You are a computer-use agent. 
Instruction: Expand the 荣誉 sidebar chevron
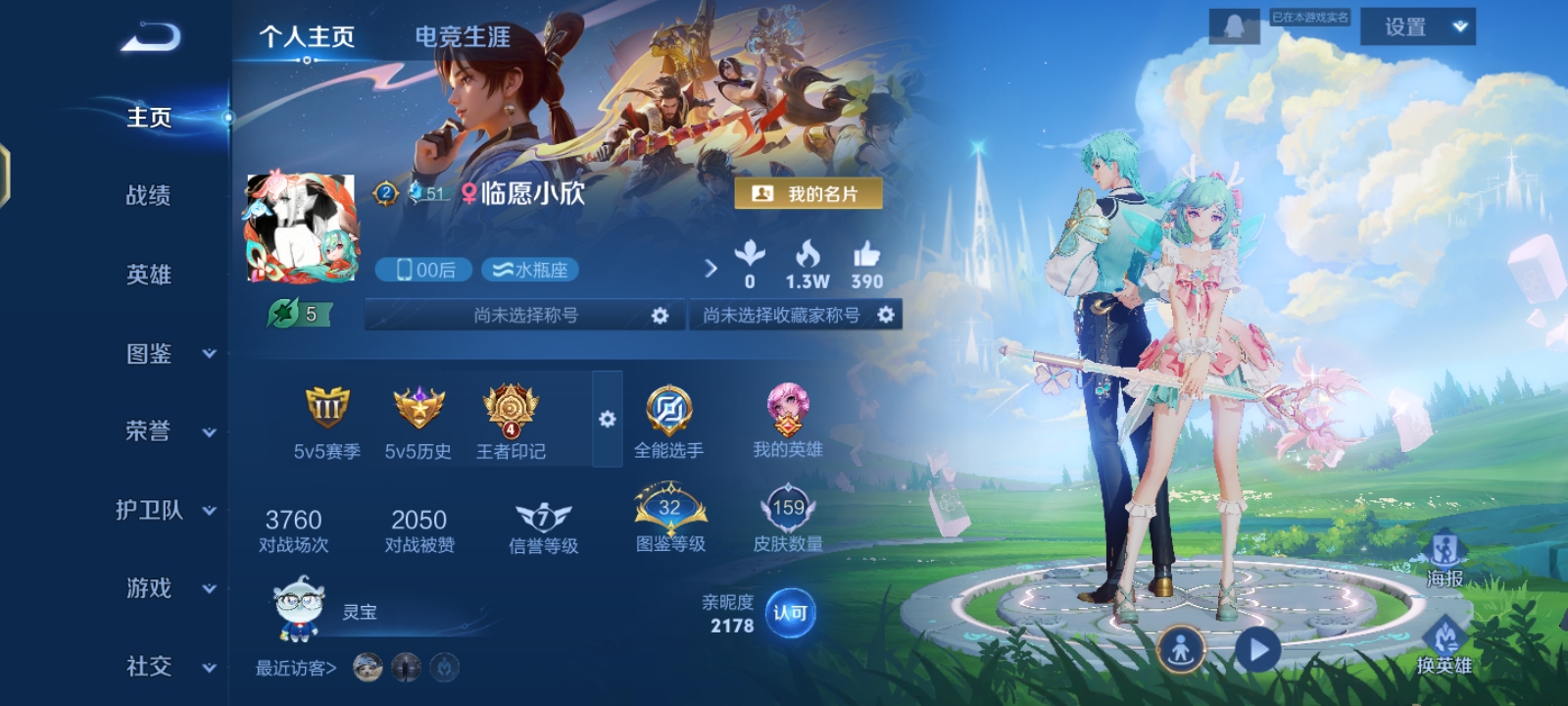(207, 431)
